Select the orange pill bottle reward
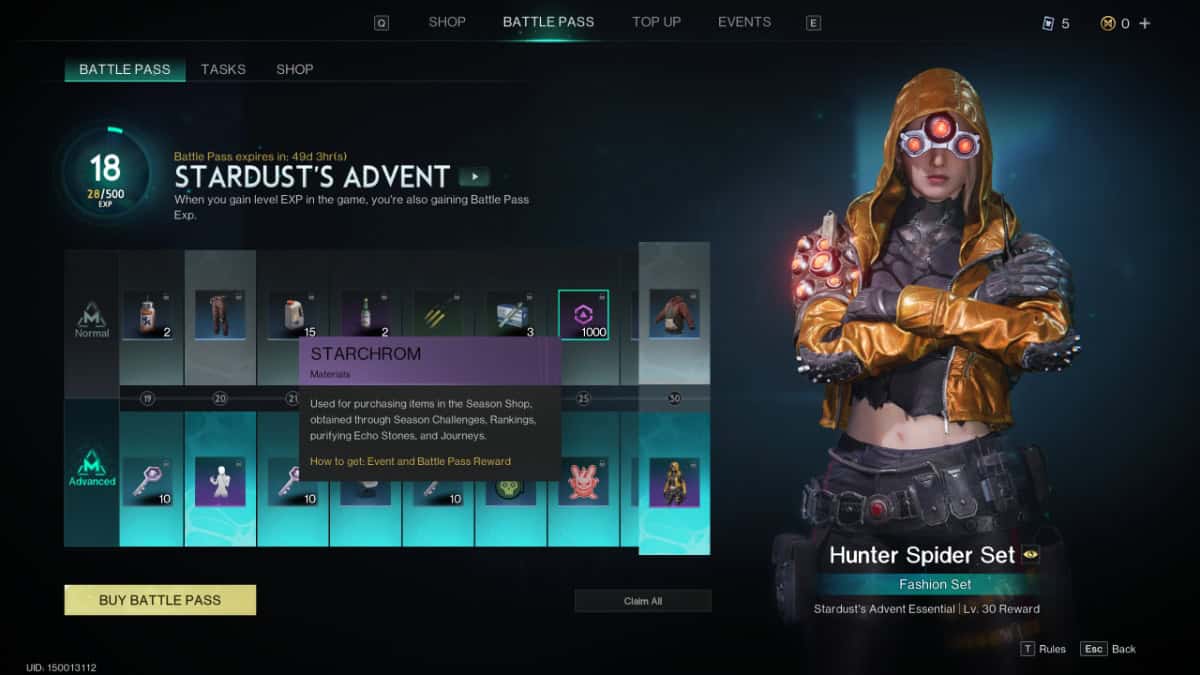The height and width of the screenshot is (675, 1200). [147, 315]
